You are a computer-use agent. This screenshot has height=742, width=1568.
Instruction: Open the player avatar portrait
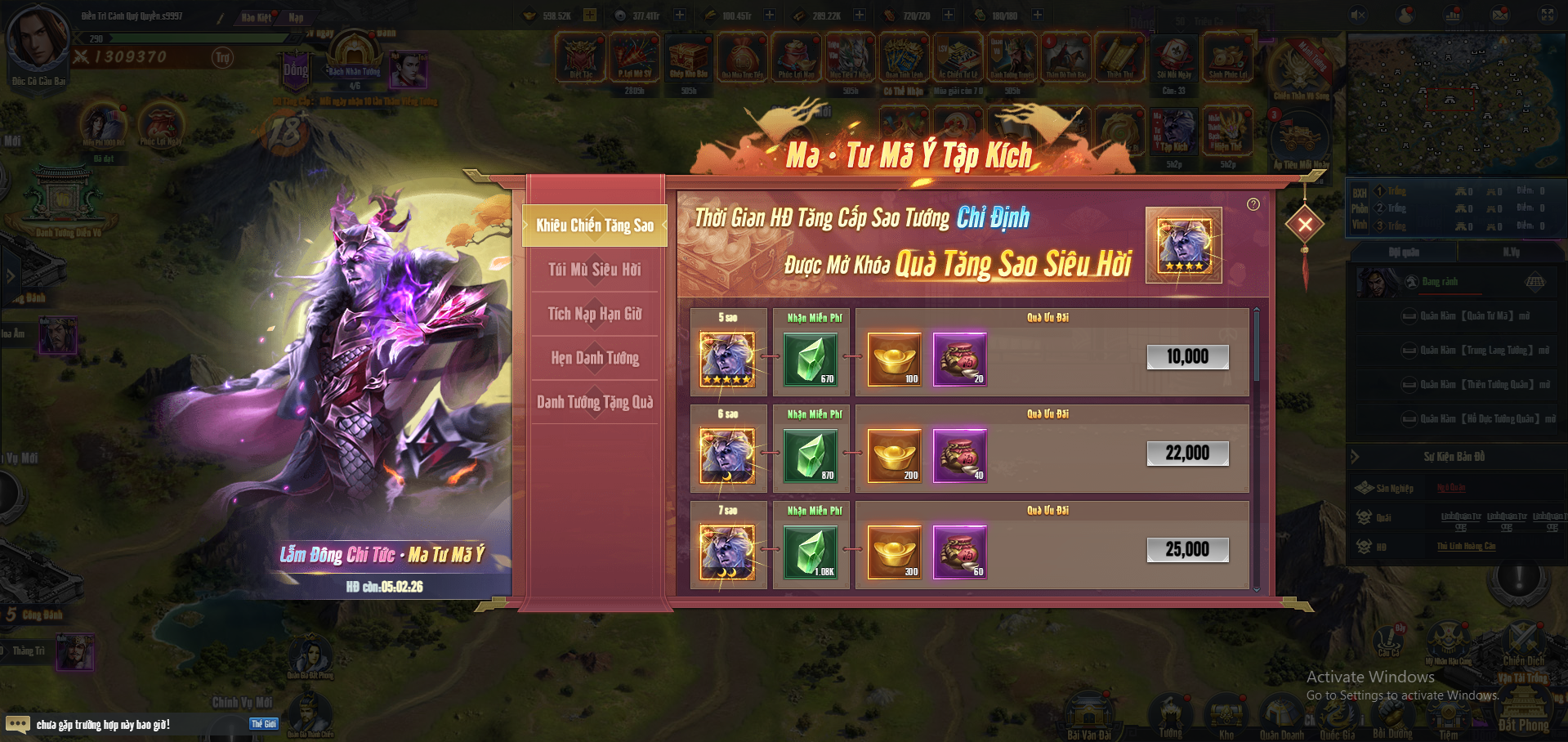click(38, 37)
